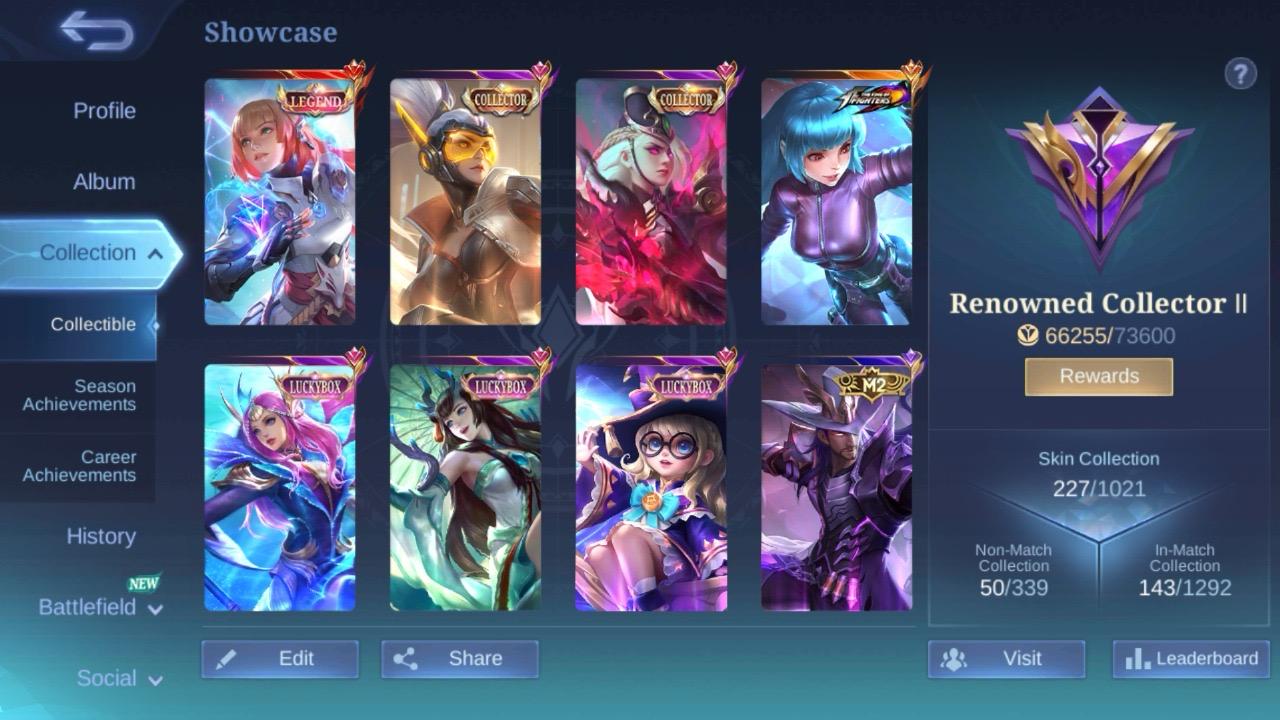The image size is (1280, 720).
Task: Switch to the Collectible tab
Action: pos(93,324)
